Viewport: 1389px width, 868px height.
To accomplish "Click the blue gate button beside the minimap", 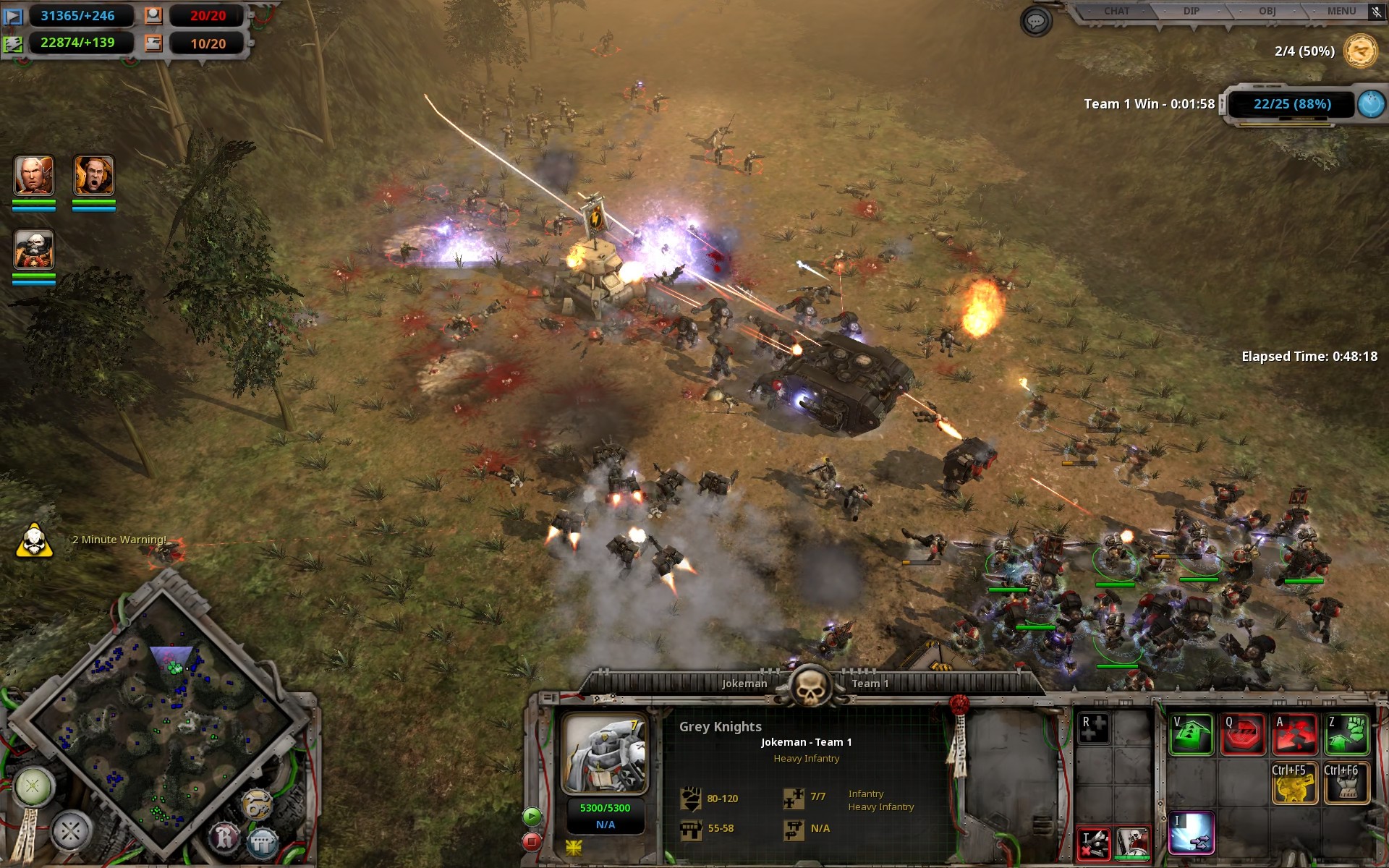I will pyautogui.click(x=262, y=842).
